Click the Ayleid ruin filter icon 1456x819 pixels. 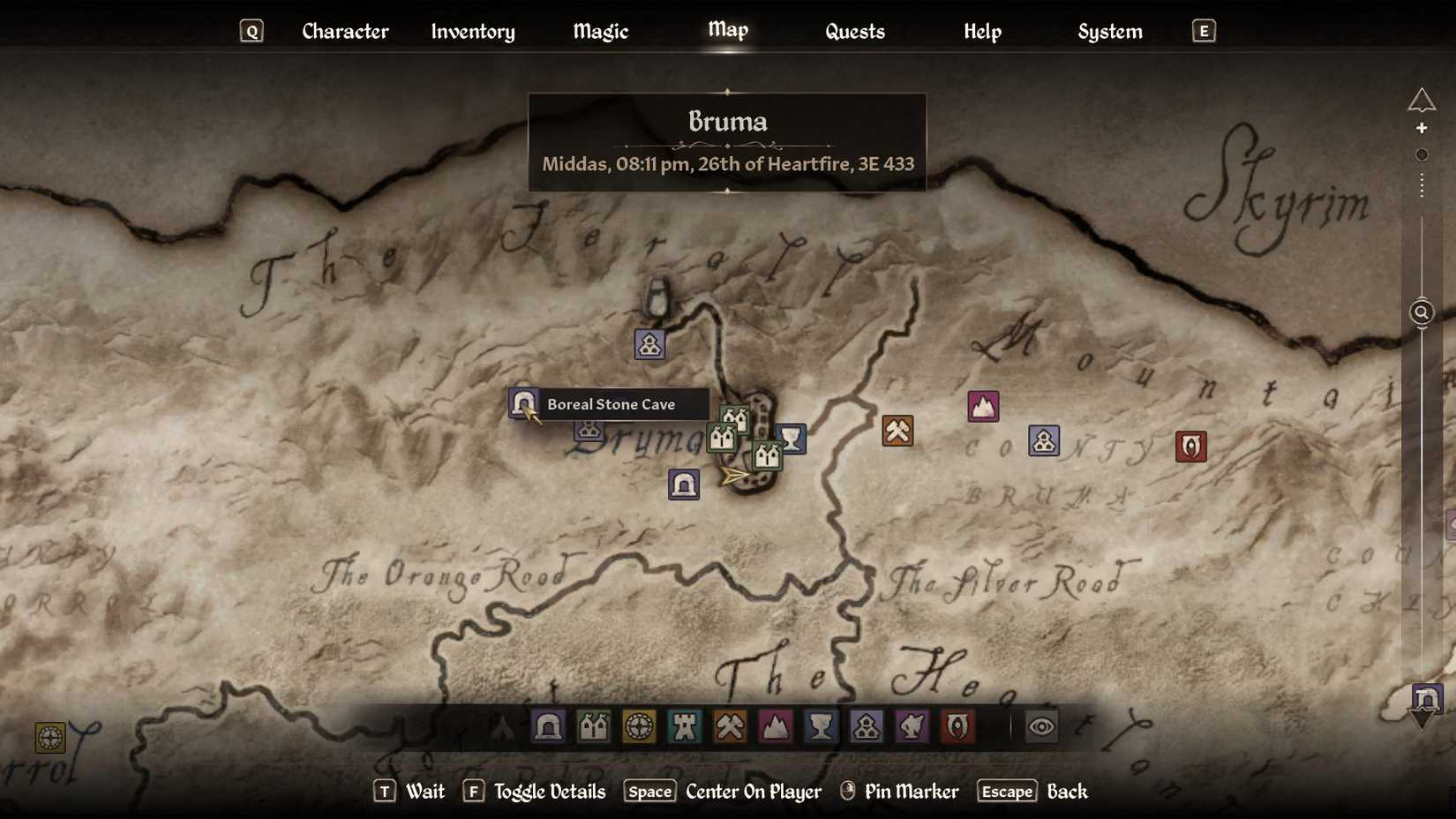[640, 726]
